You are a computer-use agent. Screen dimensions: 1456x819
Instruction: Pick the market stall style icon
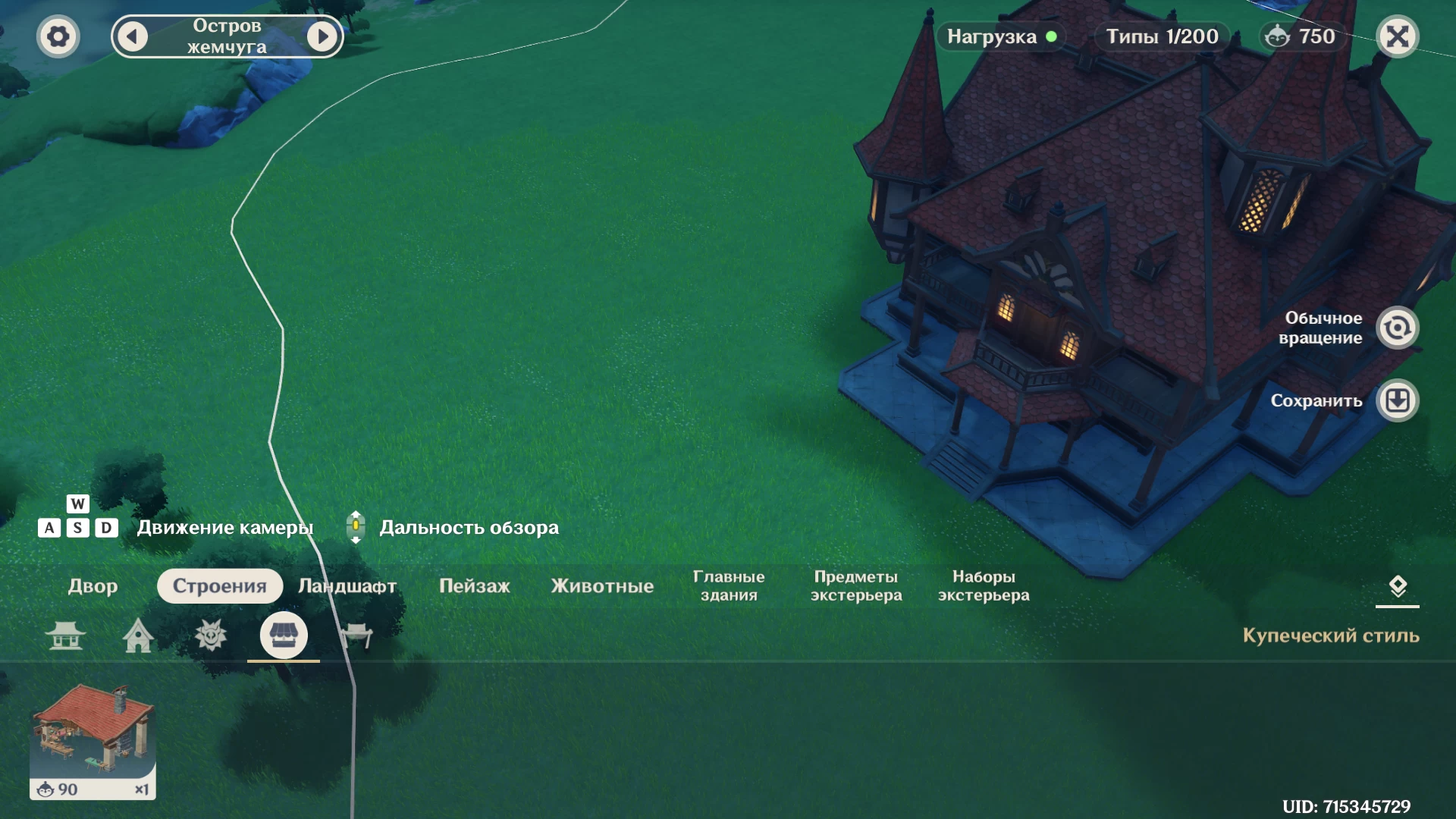coord(284,635)
